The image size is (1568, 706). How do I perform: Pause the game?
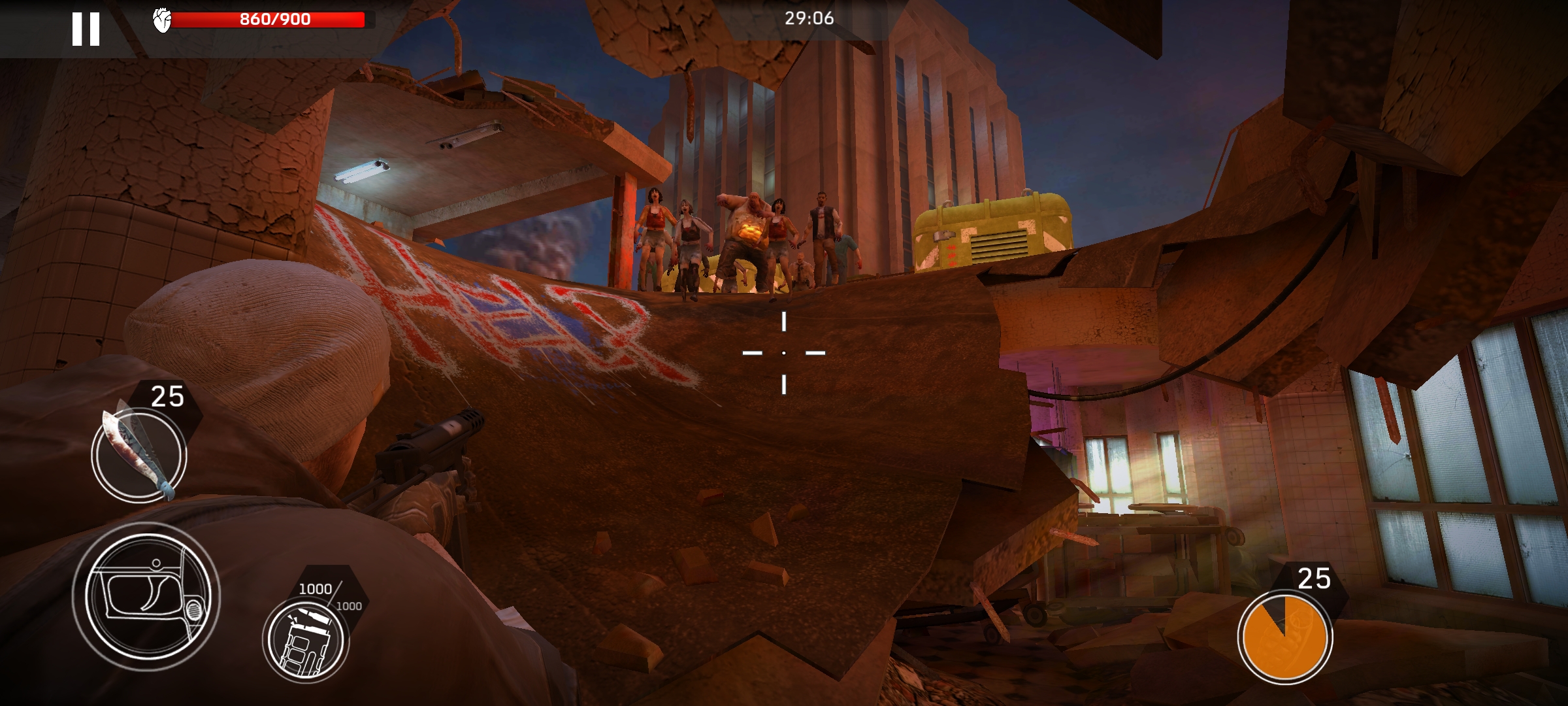[86, 29]
